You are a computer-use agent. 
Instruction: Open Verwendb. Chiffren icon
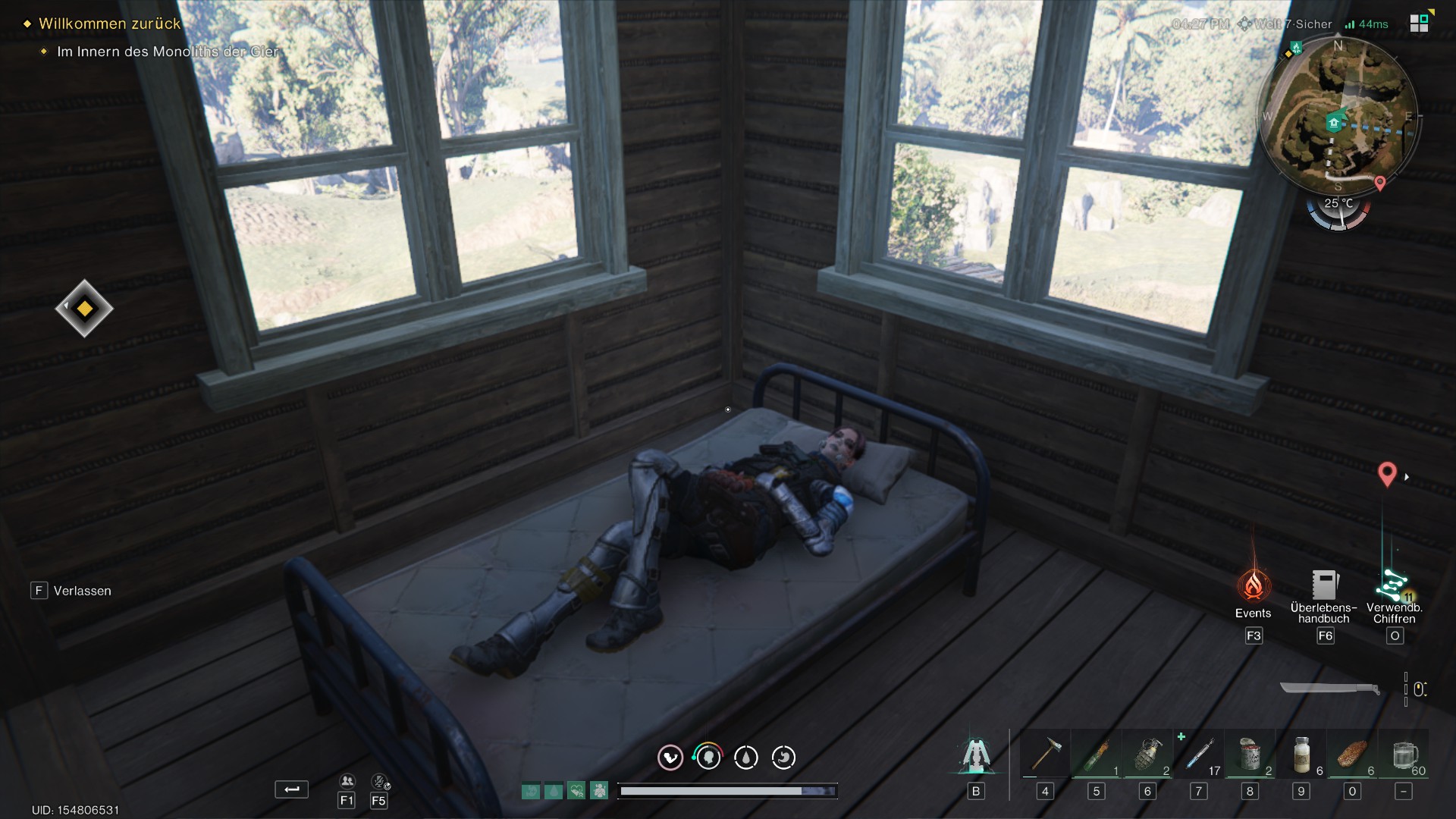(1393, 585)
